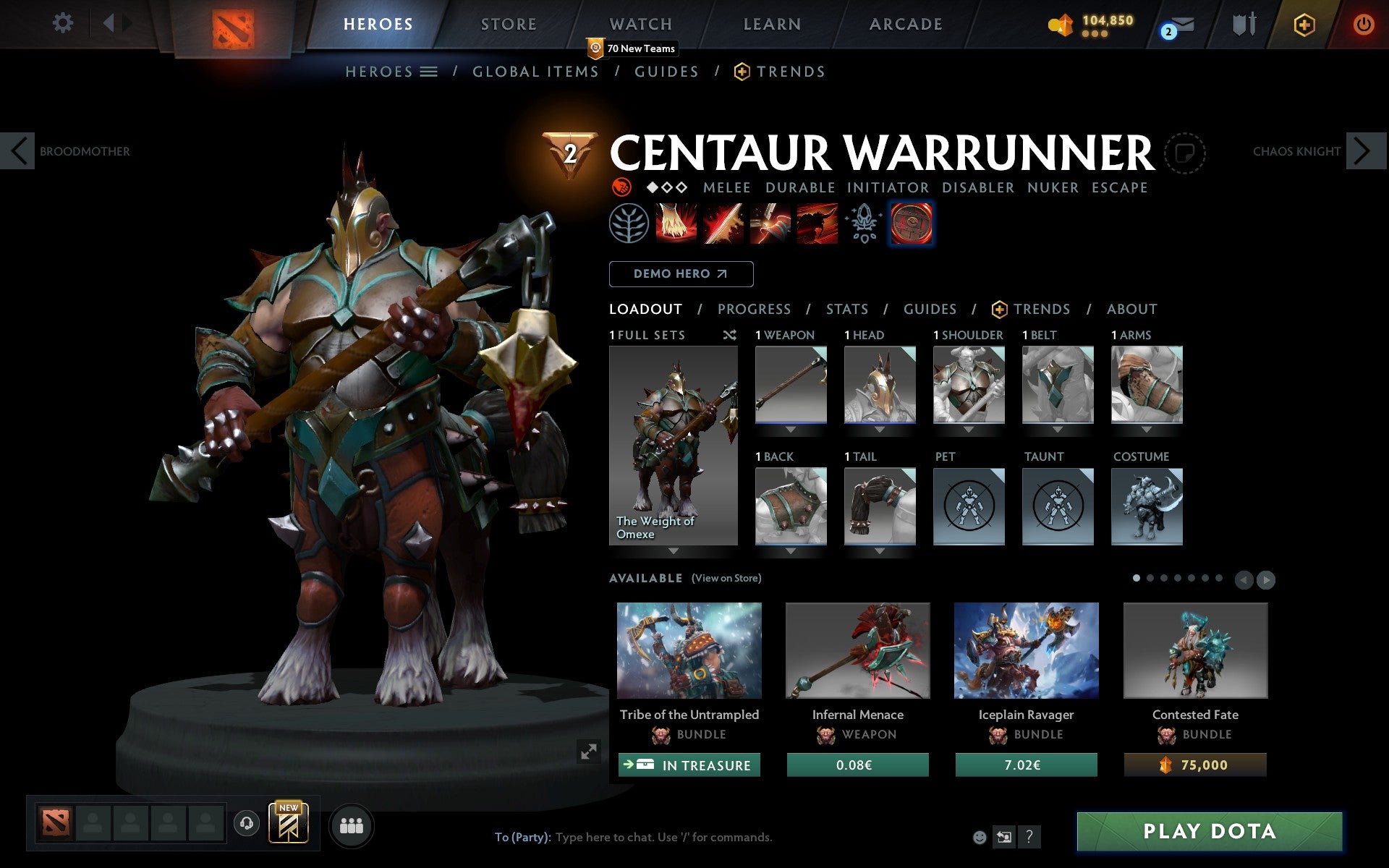View the About tab

[1131, 310]
